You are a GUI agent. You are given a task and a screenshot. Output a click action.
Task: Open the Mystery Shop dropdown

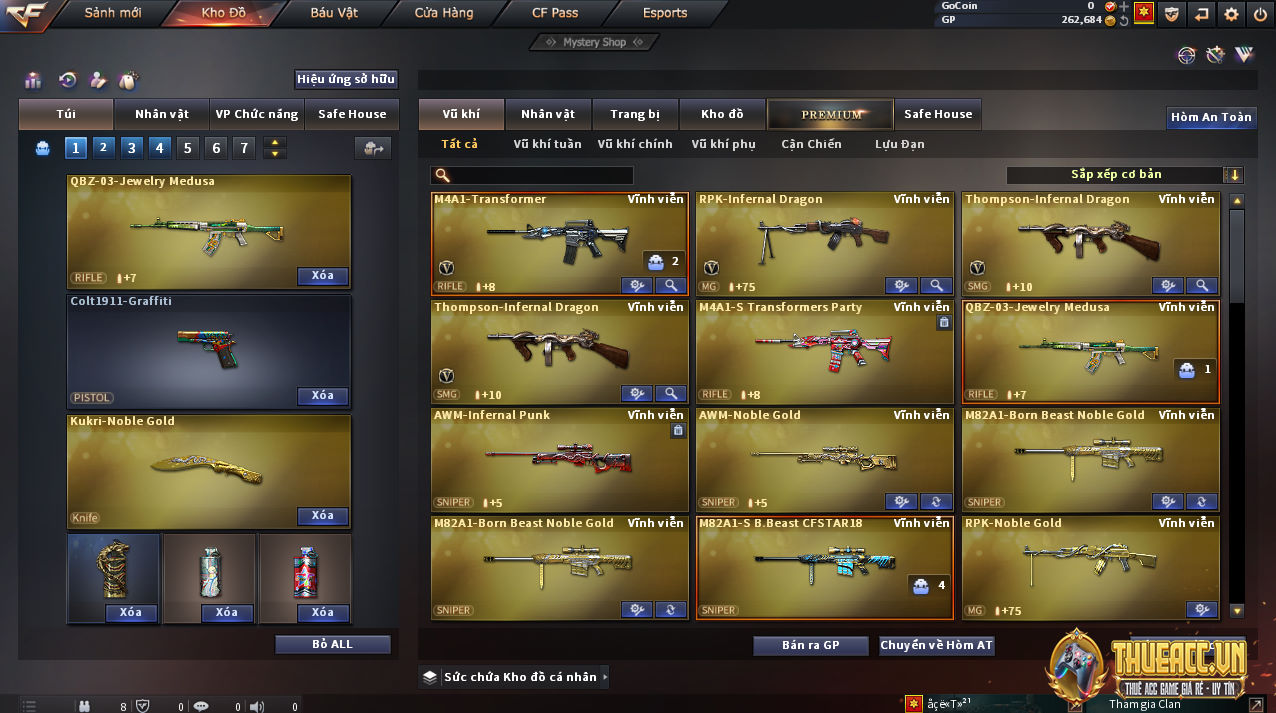pyautogui.click(x=594, y=42)
